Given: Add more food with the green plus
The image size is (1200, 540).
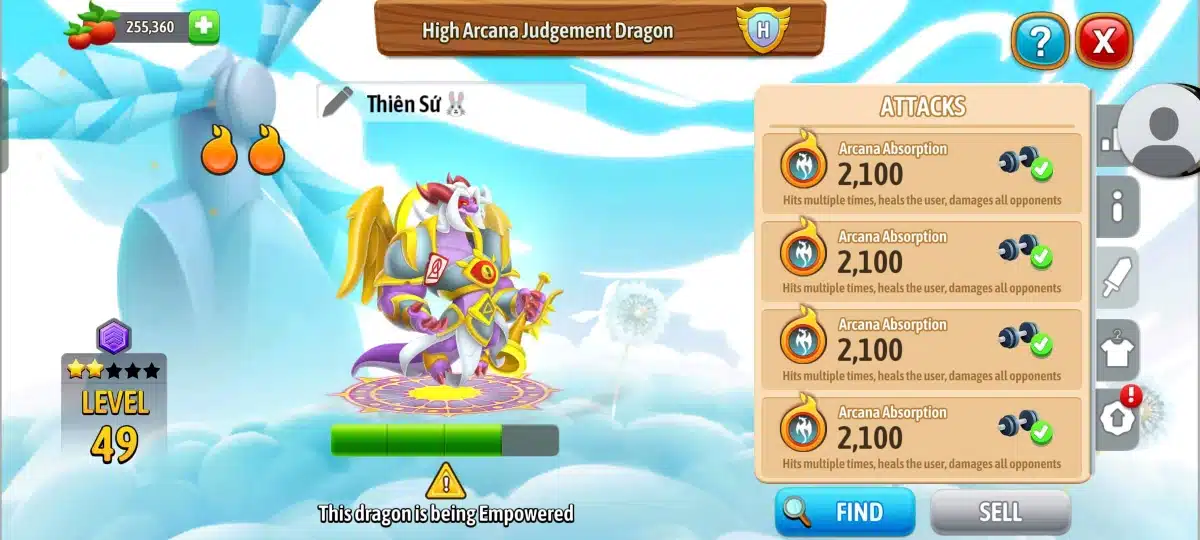Looking at the screenshot, I should tap(203, 27).
